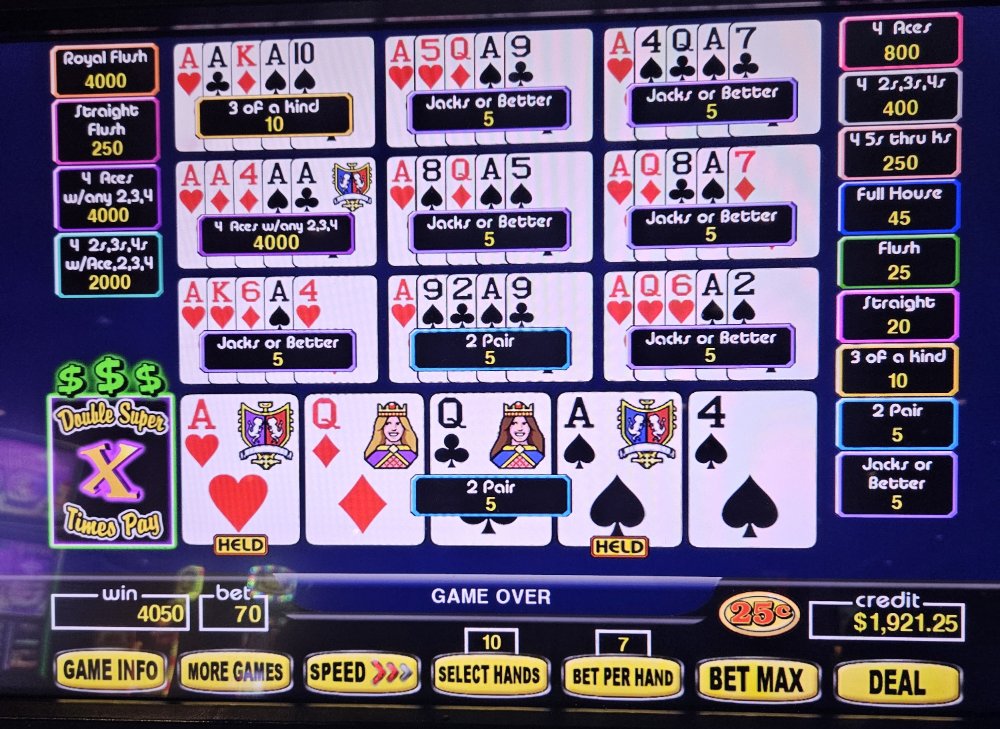Deal a new hand
The height and width of the screenshot is (729, 1000).
[x=896, y=683]
